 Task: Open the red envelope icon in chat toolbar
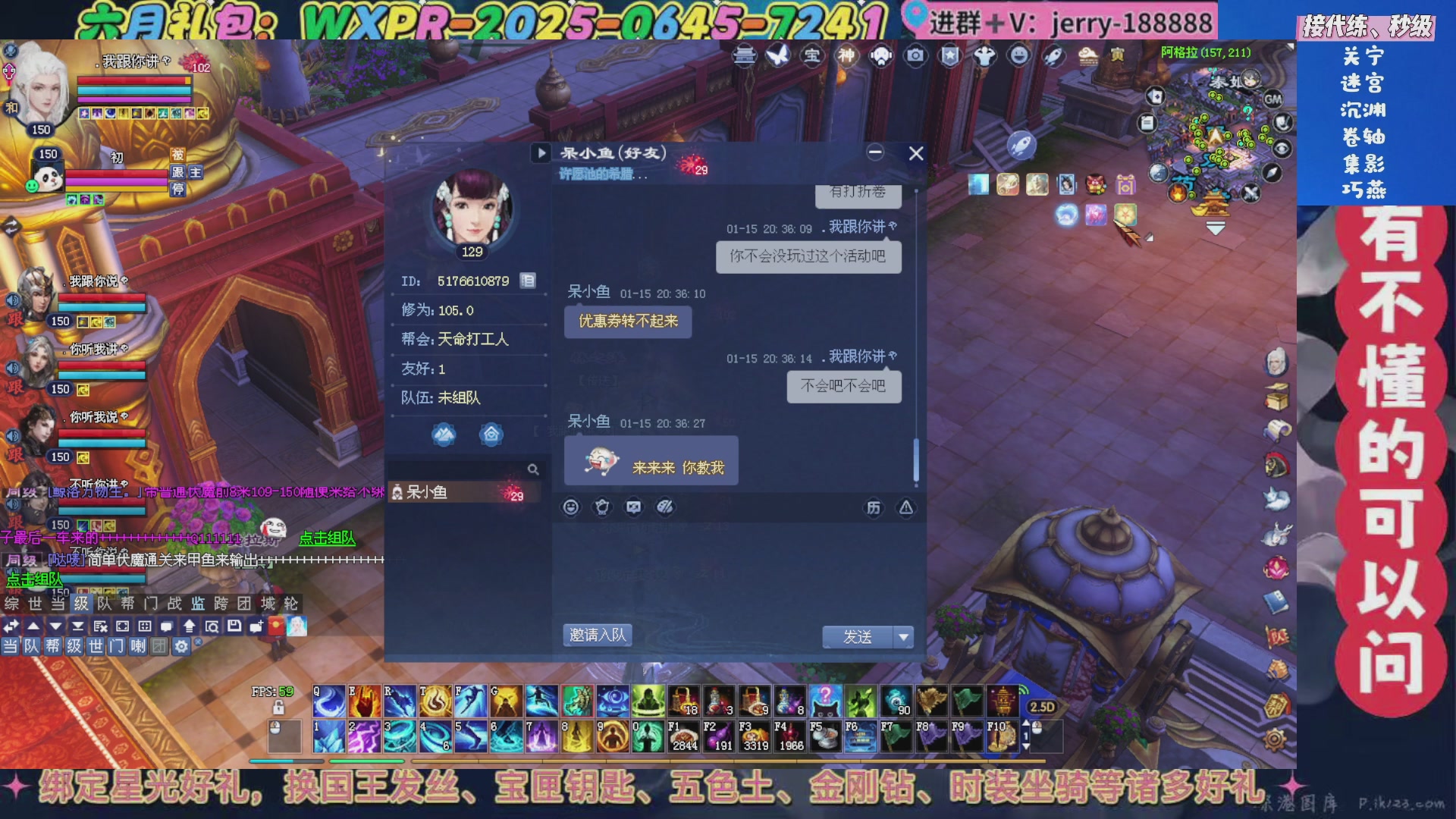coord(602,507)
